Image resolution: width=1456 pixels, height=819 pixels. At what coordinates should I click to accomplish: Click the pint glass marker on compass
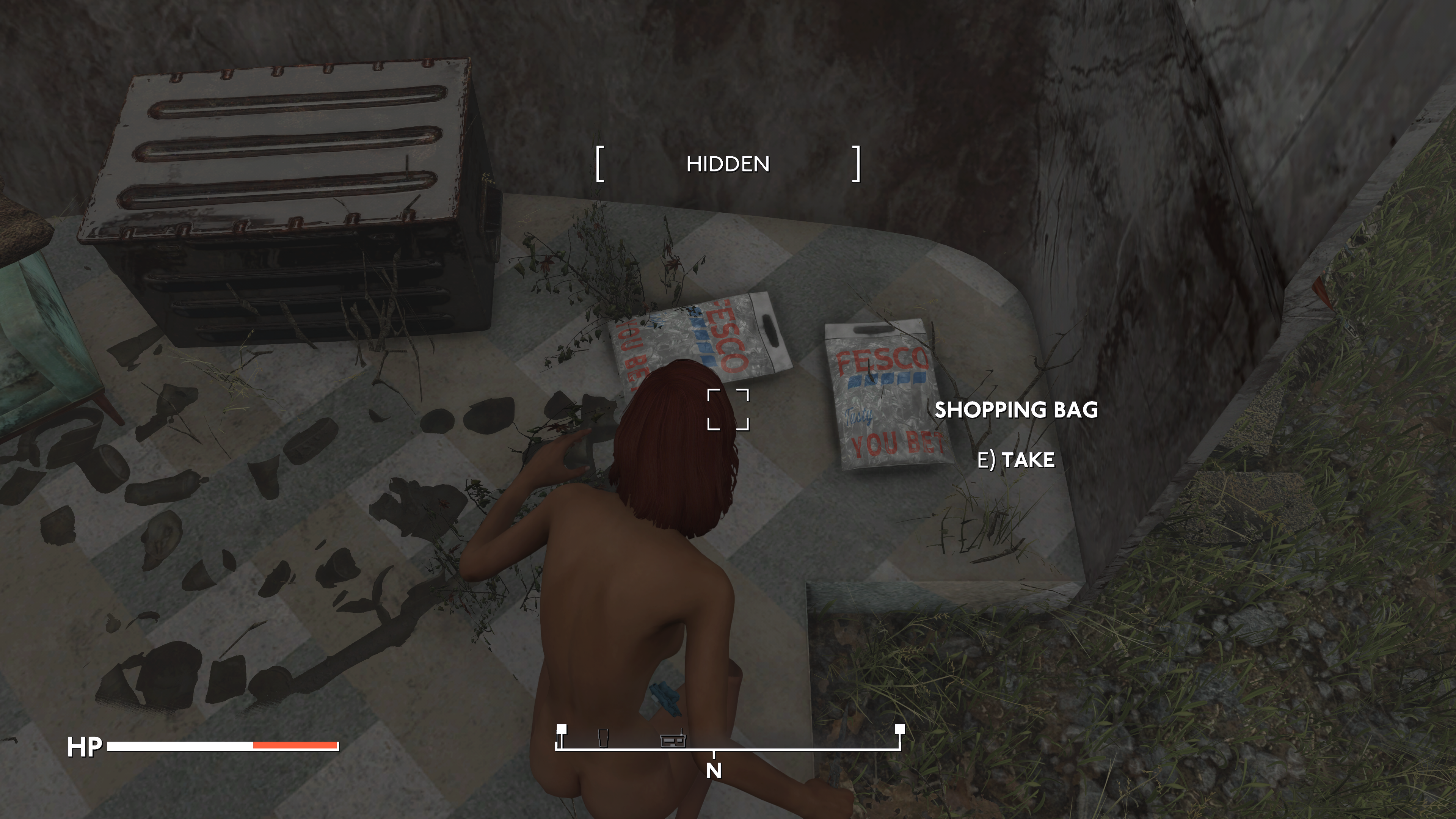pos(602,737)
